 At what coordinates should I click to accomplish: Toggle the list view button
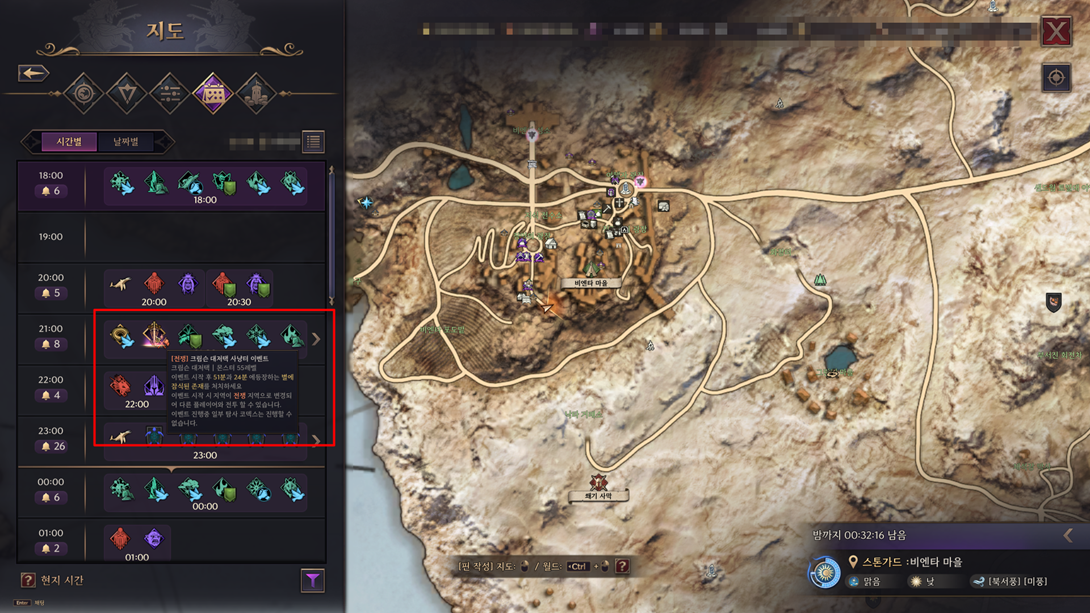coord(313,142)
